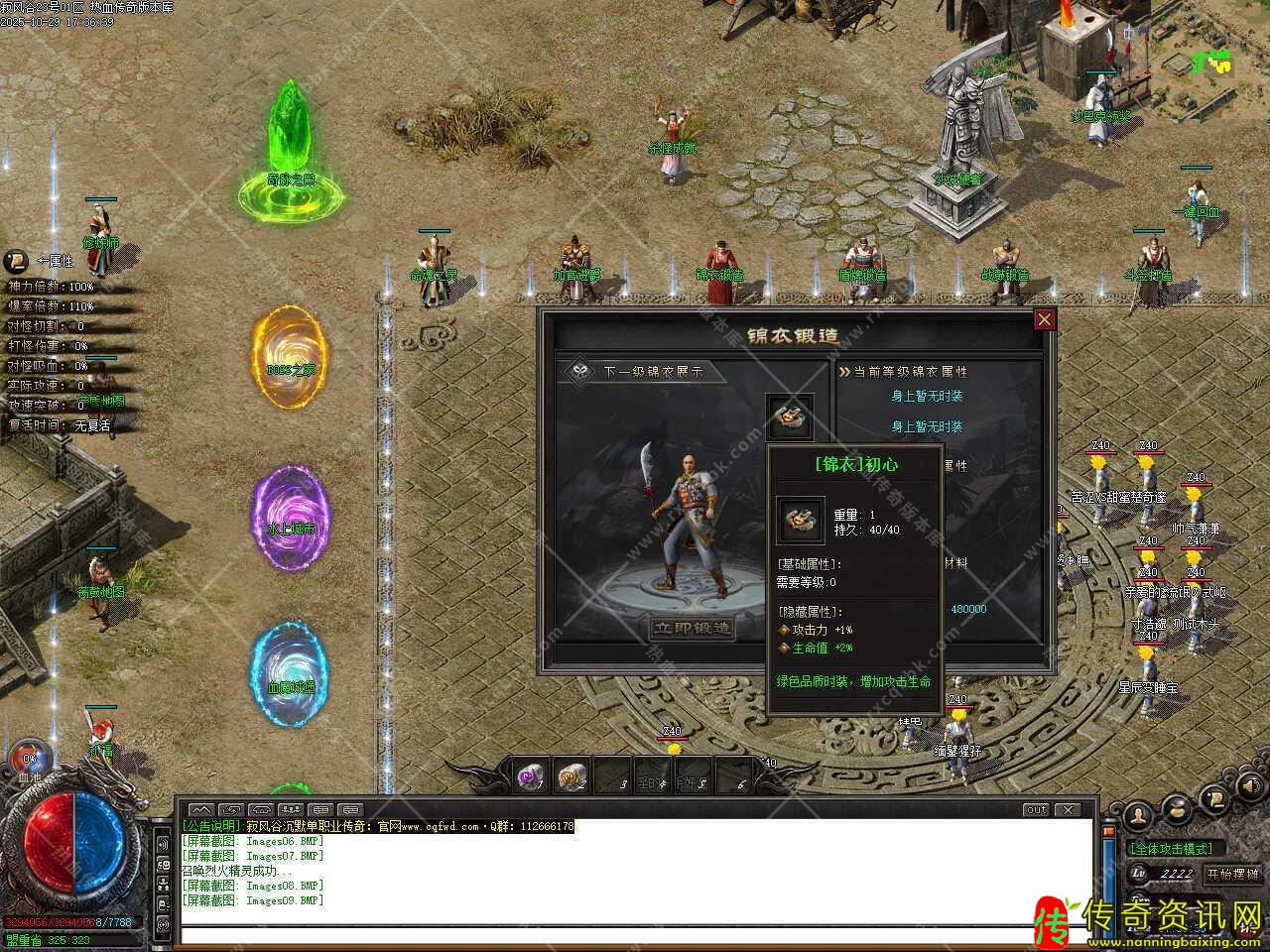Toggle the 全体攻击模式 attack mode label
The width and height of the screenshot is (1270, 952).
1172,849
